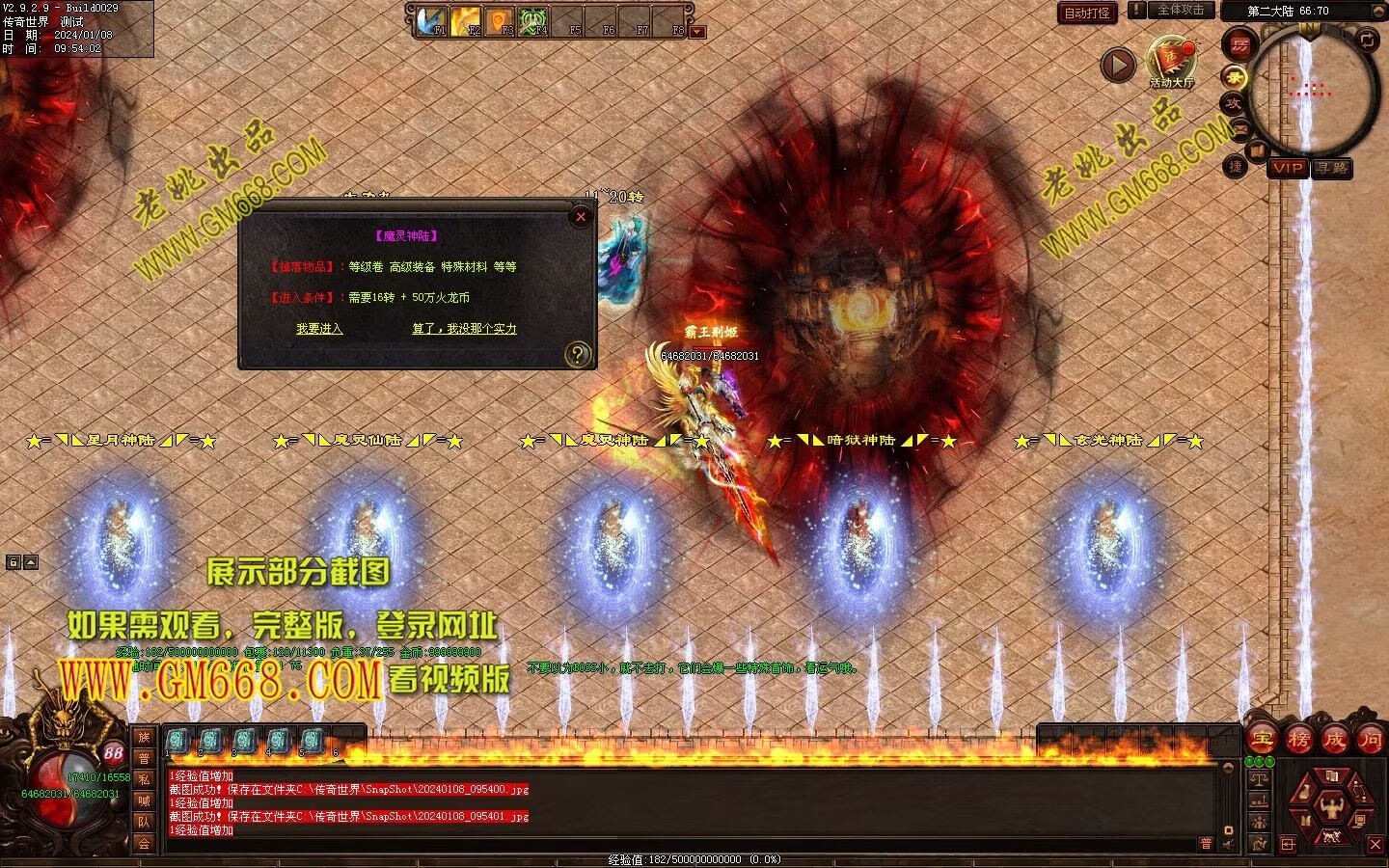Open the VIP panel
The image size is (1389, 868).
click(1287, 168)
